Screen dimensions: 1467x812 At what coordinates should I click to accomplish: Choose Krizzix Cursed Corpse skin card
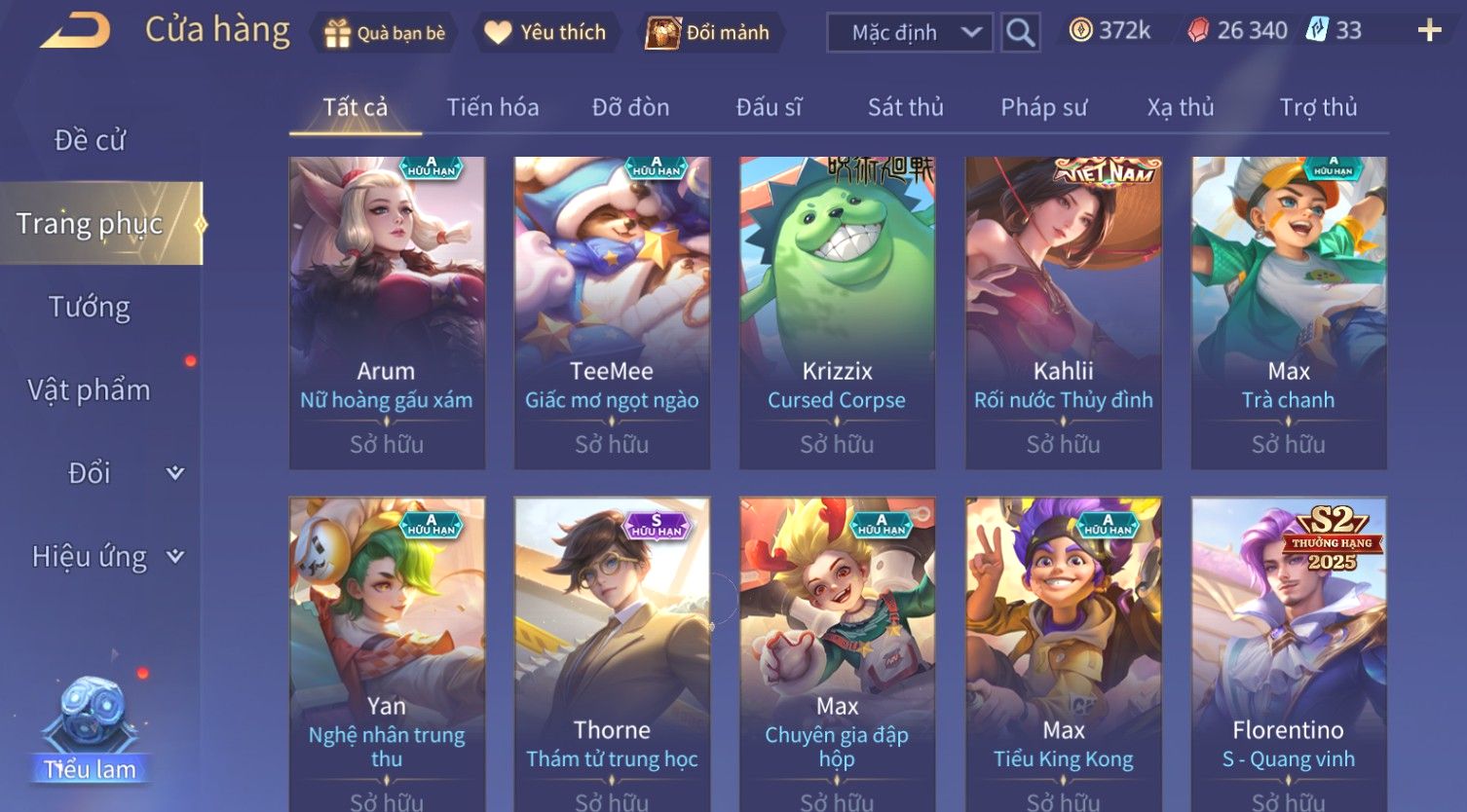click(837, 313)
